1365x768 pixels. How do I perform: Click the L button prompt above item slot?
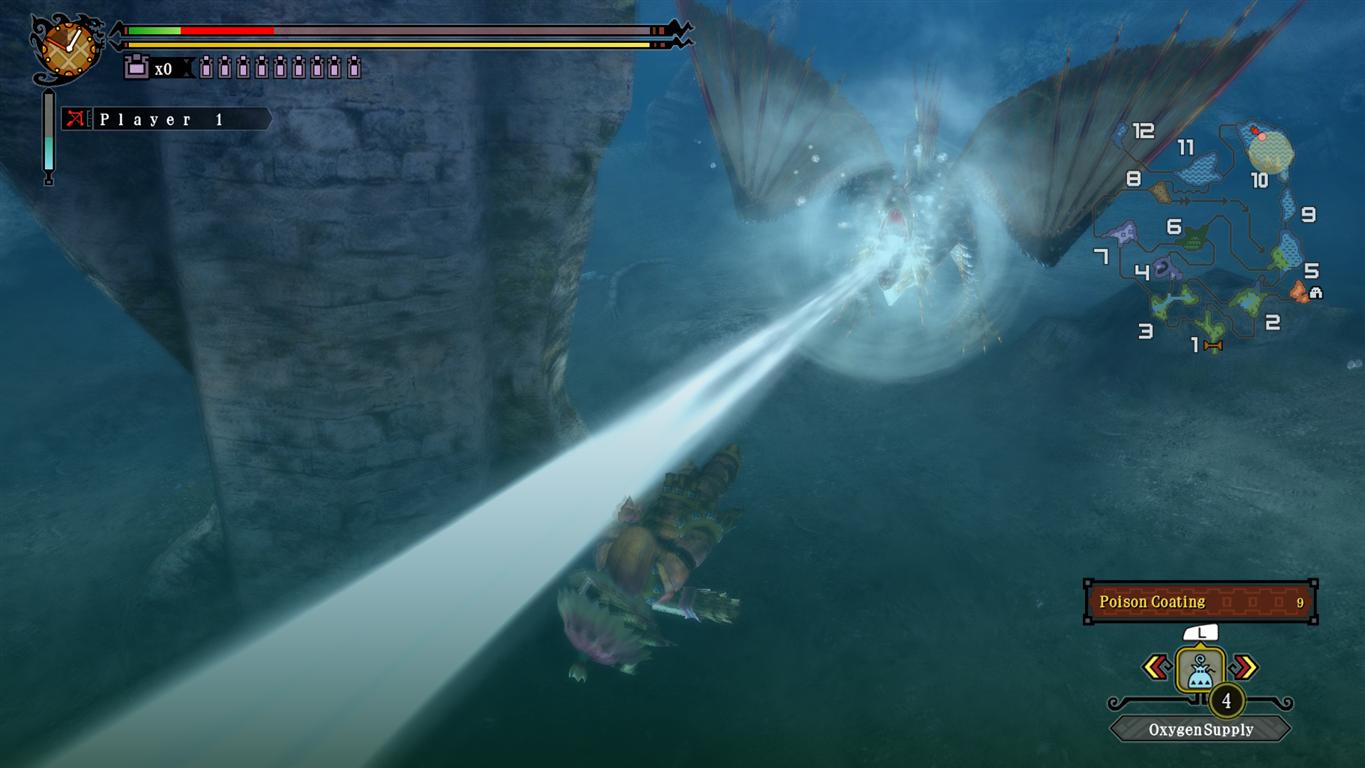click(x=1201, y=634)
